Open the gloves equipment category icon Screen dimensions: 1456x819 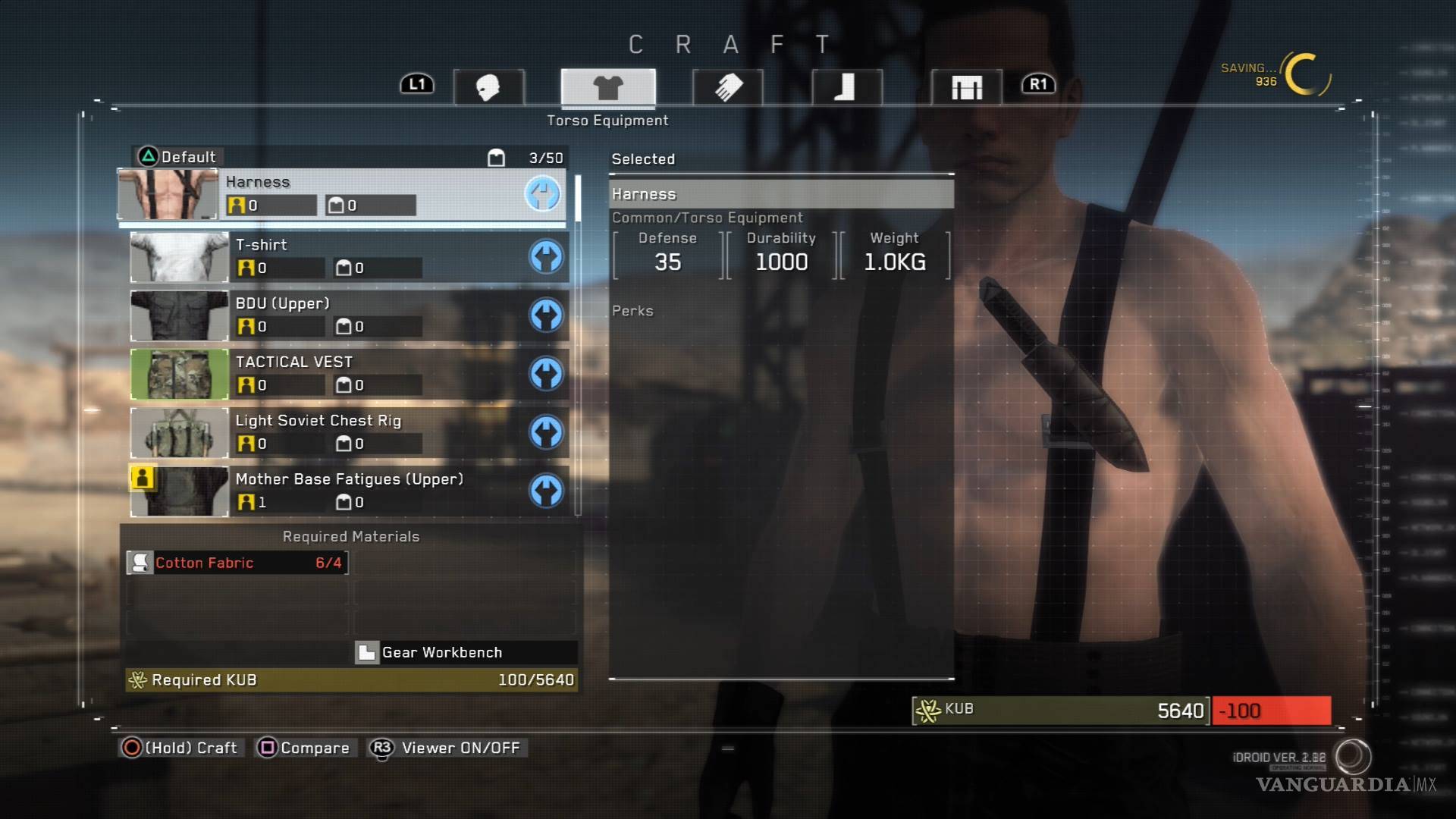pos(726,86)
